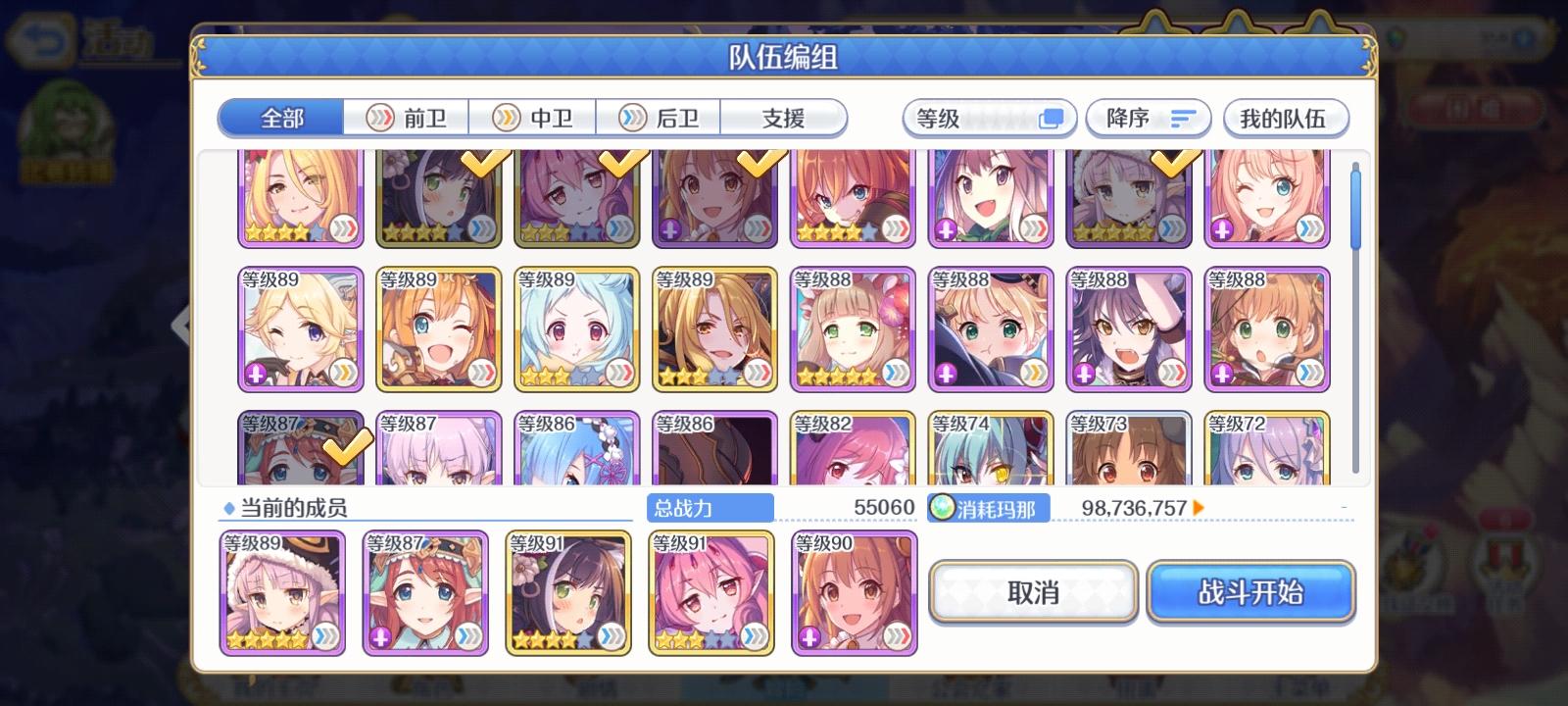
Task: Click the orange arrow beside the mana cost value
Action: point(1198,509)
